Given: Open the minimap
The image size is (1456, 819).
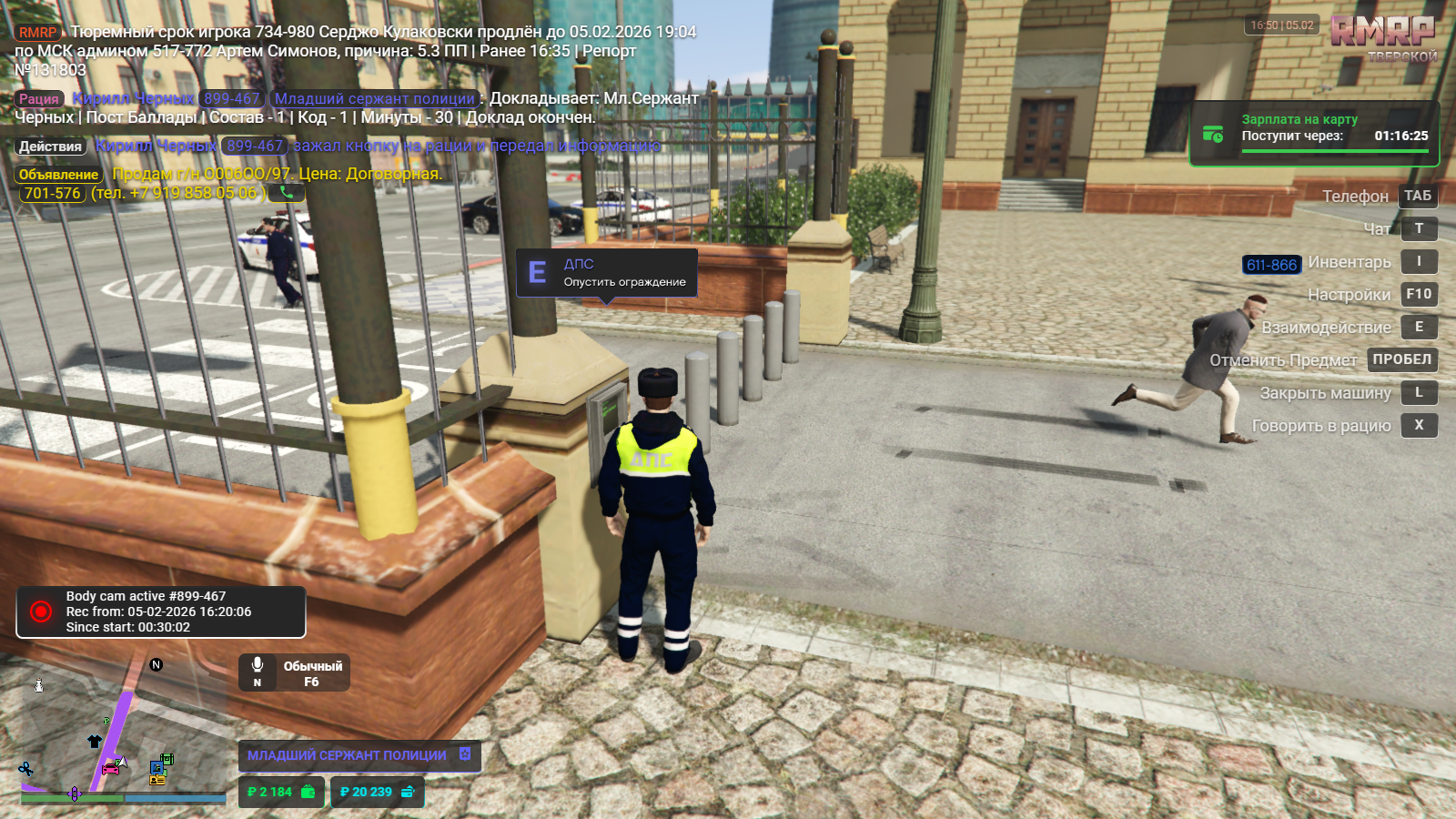Looking at the screenshot, I should 123,733.
